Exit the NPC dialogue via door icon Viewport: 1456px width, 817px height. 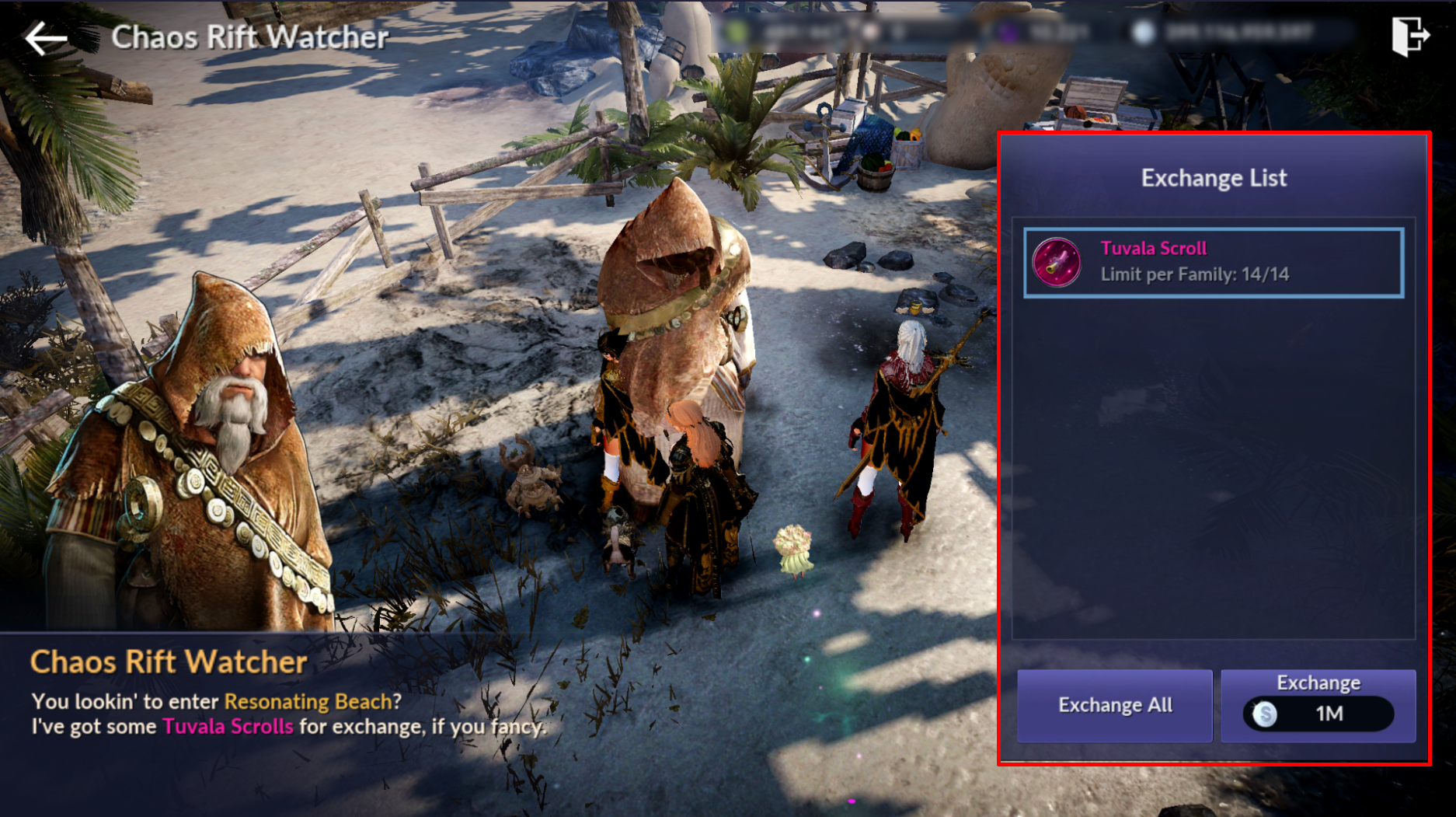pyautogui.click(x=1409, y=36)
